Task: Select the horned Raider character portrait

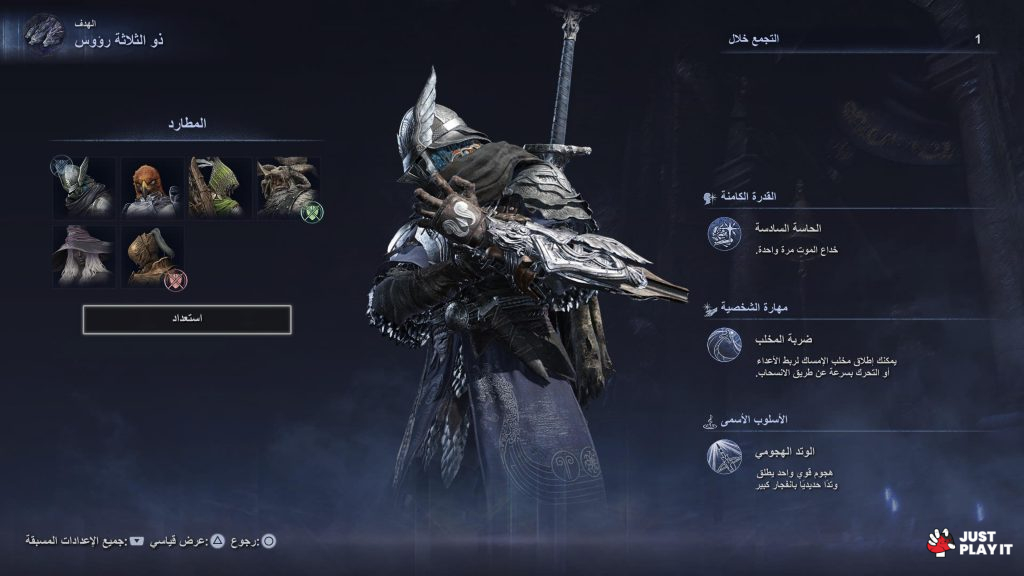Action: 287,187
